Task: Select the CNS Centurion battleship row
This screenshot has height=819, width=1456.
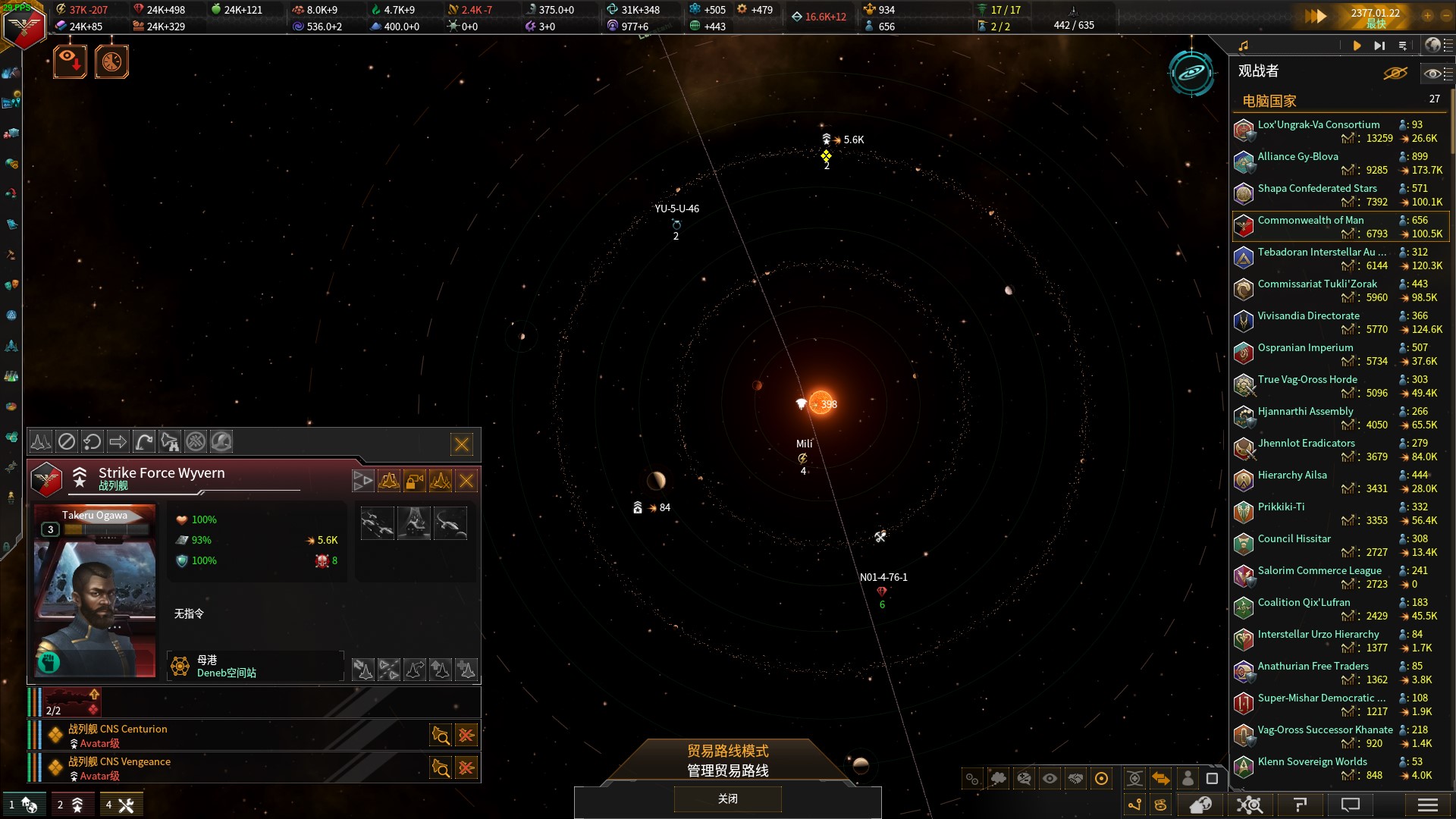Action: coord(227,736)
